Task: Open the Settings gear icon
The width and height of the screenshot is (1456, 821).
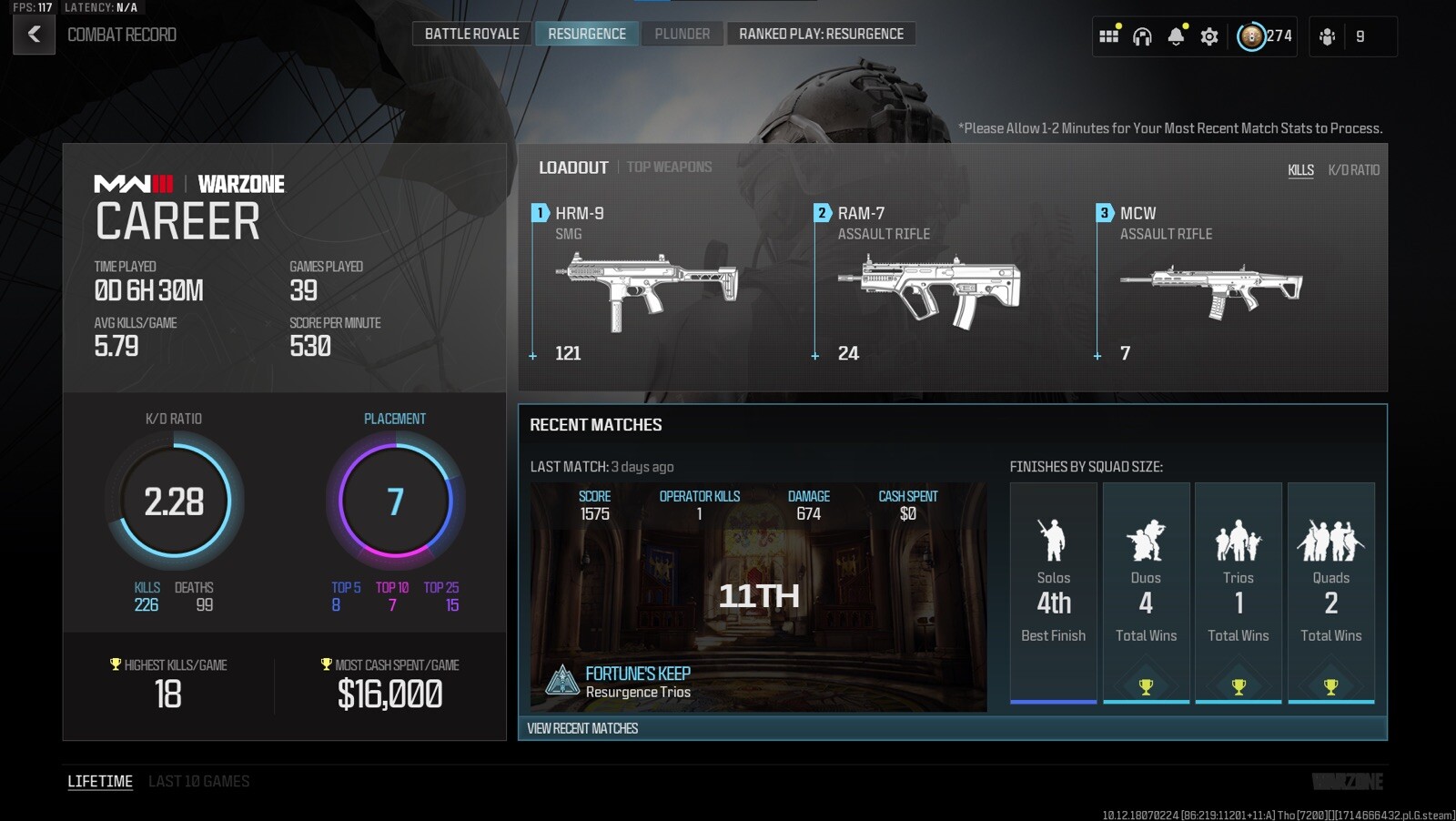Action: click(1209, 35)
